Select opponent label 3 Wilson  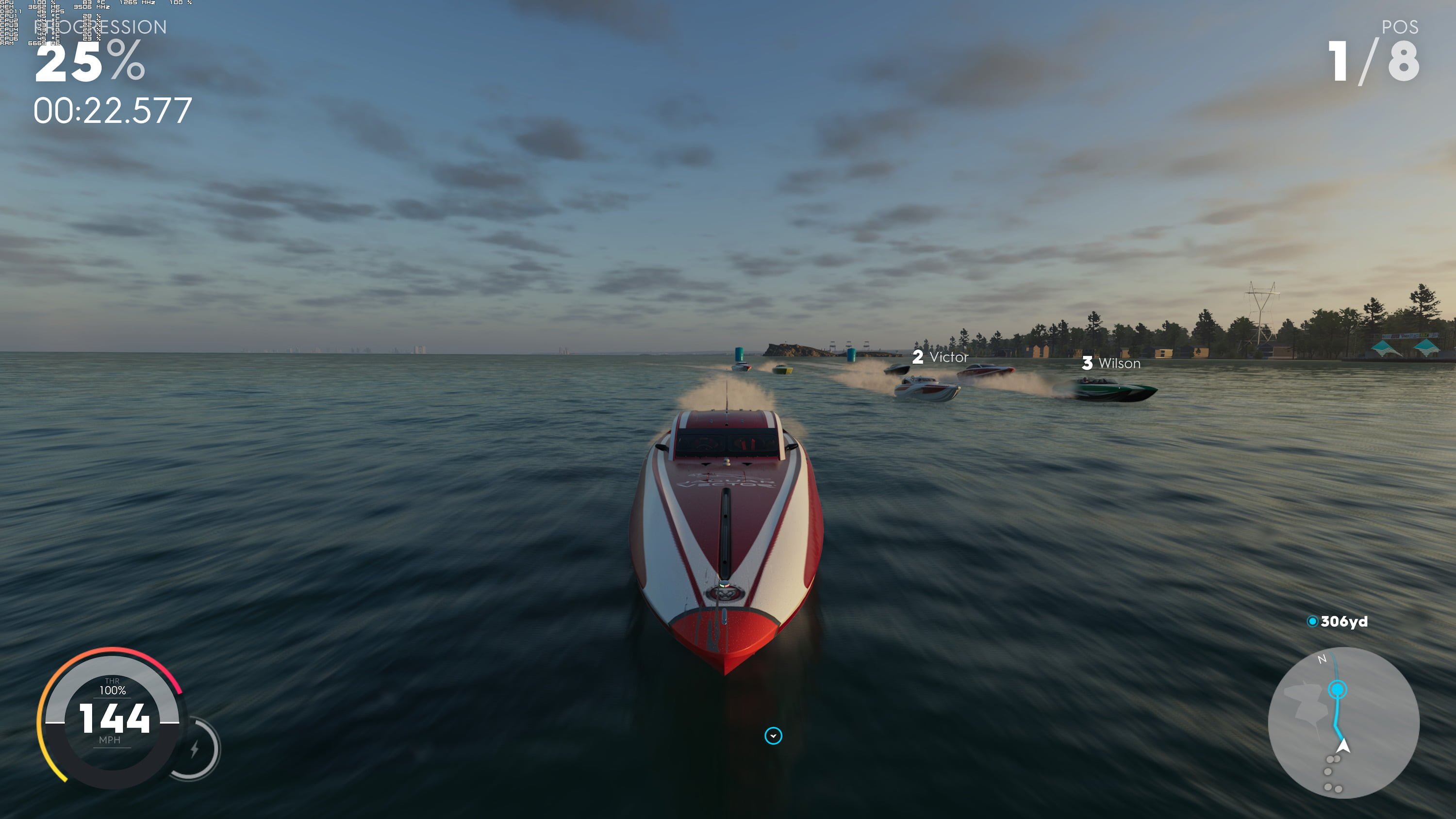click(1110, 364)
